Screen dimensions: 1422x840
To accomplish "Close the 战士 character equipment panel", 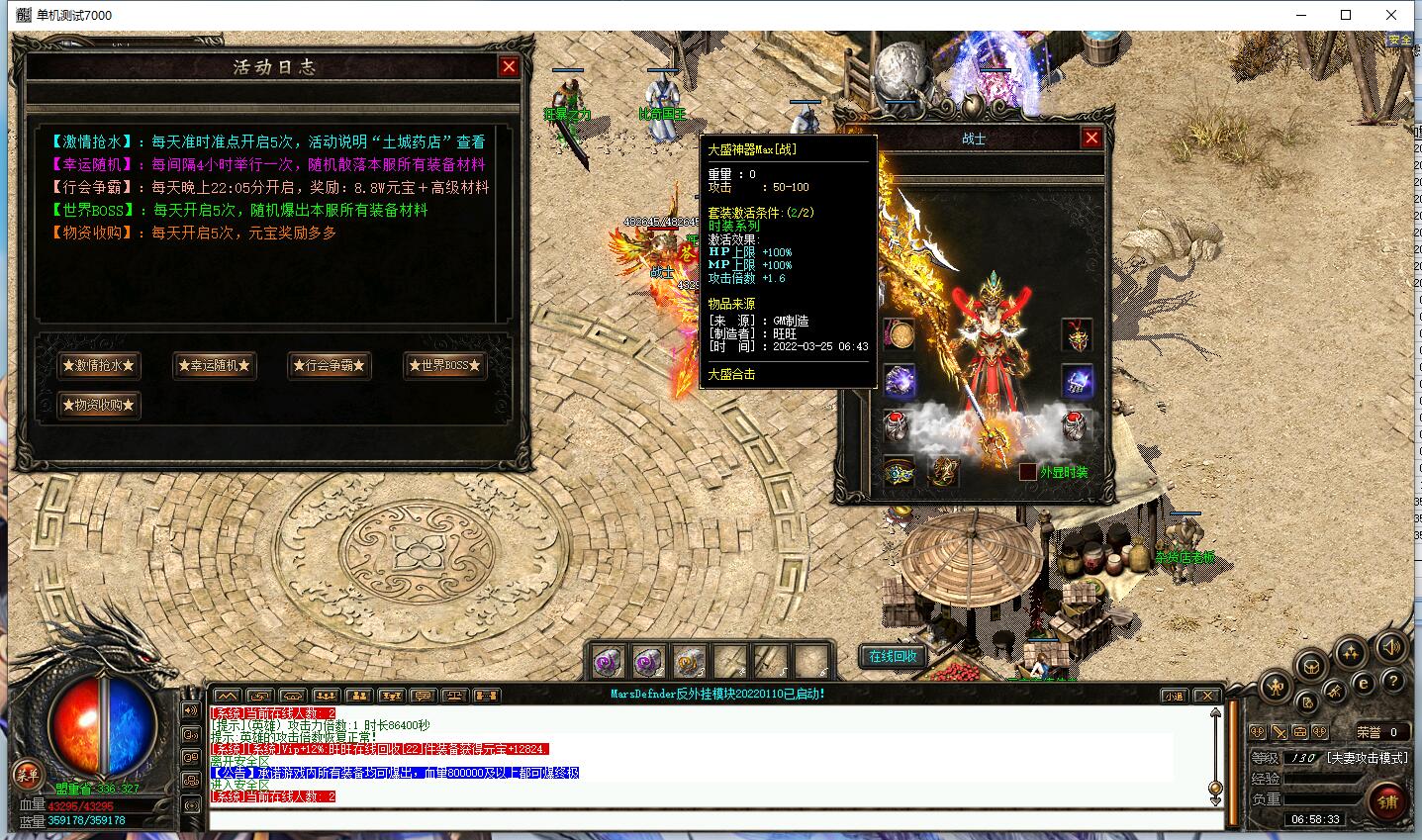I will pos(1091,138).
